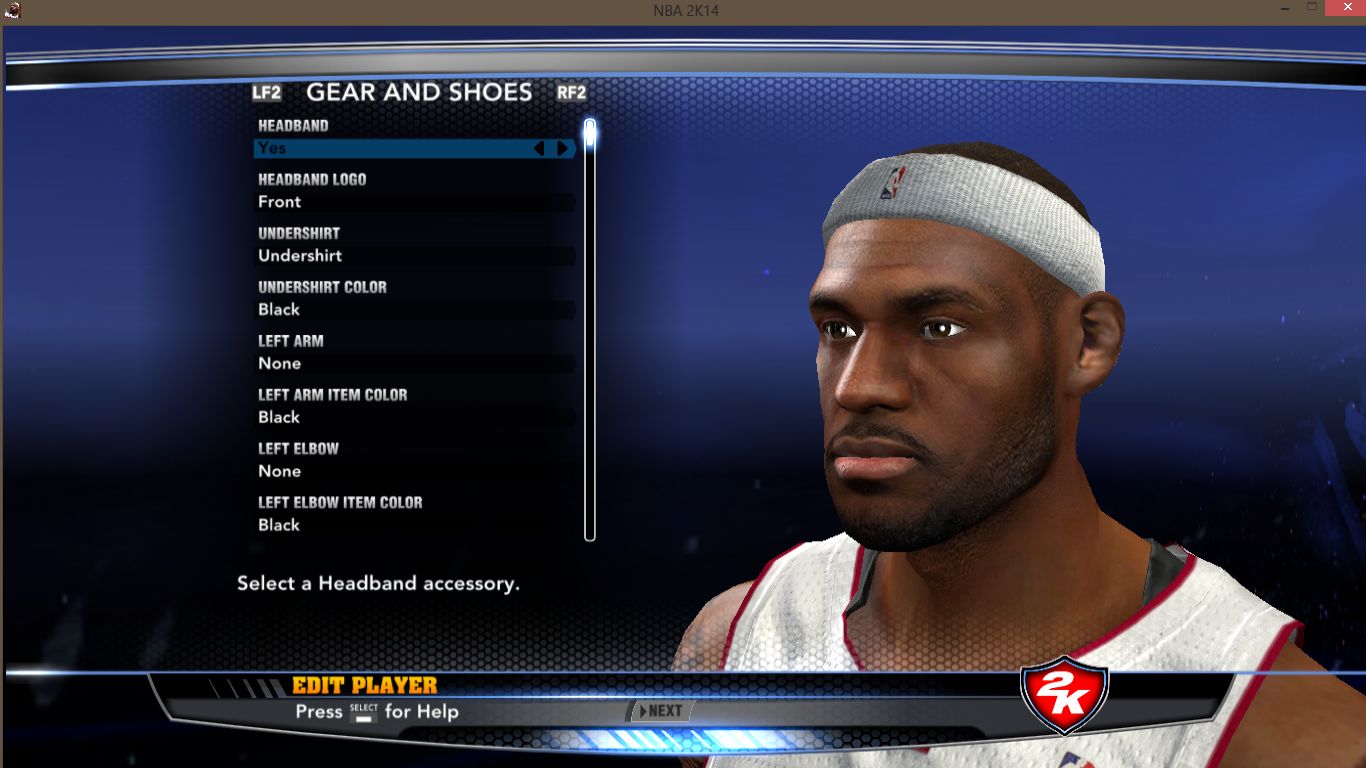Choose the Undershirt option row

[x=414, y=256]
